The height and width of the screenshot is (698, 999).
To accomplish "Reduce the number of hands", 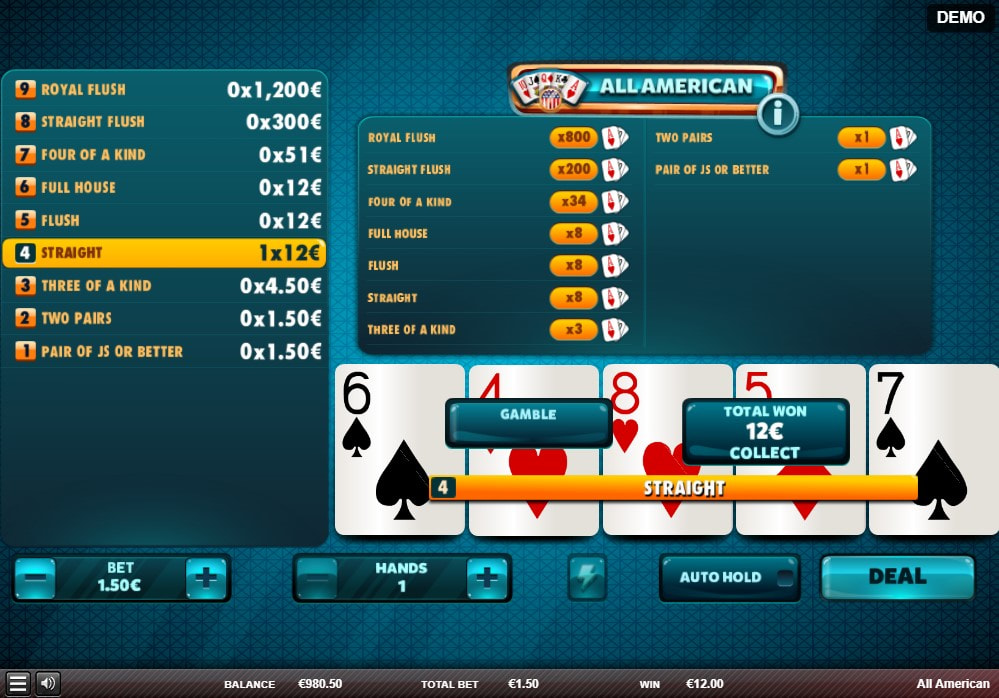I will [315, 578].
